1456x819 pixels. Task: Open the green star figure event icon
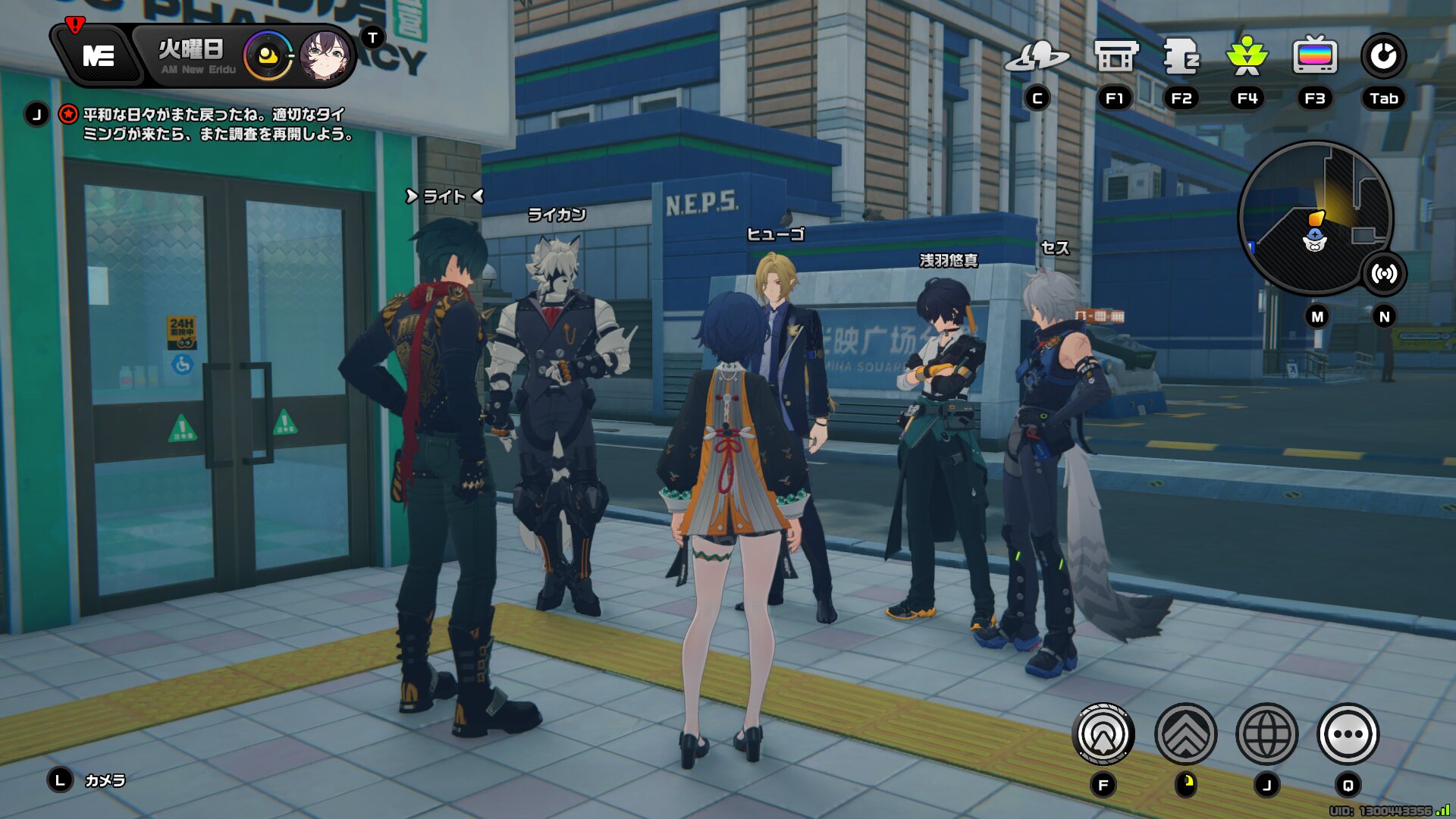click(x=1247, y=57)
